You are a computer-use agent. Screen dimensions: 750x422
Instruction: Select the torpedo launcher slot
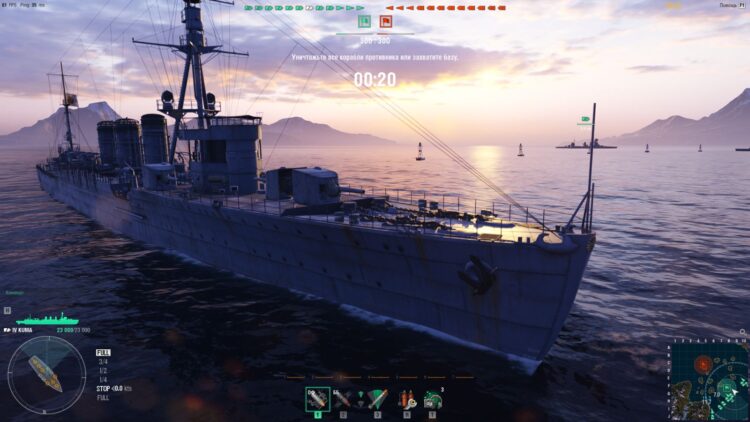pos(377,399)
